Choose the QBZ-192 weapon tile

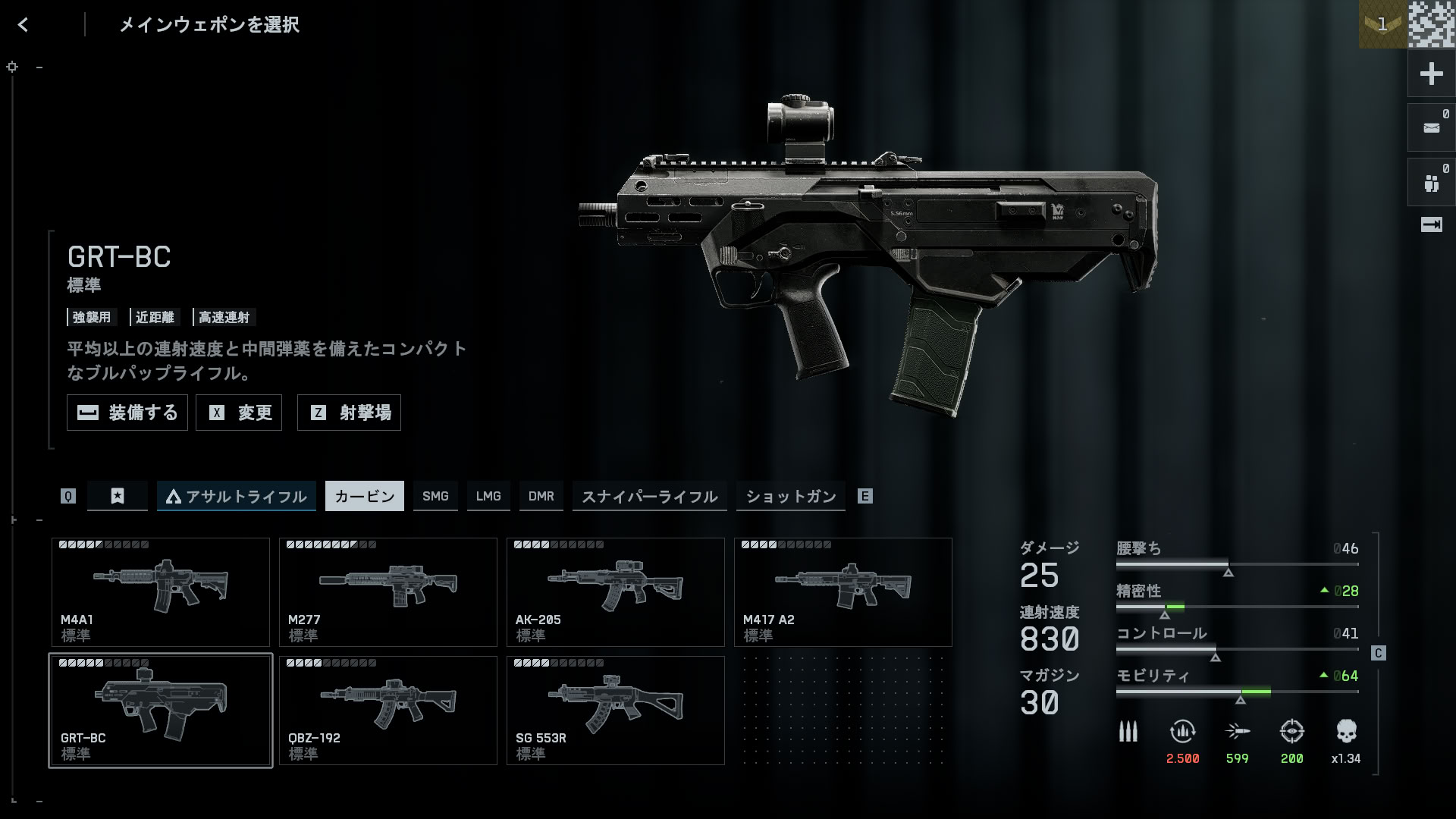pos(388,710)
